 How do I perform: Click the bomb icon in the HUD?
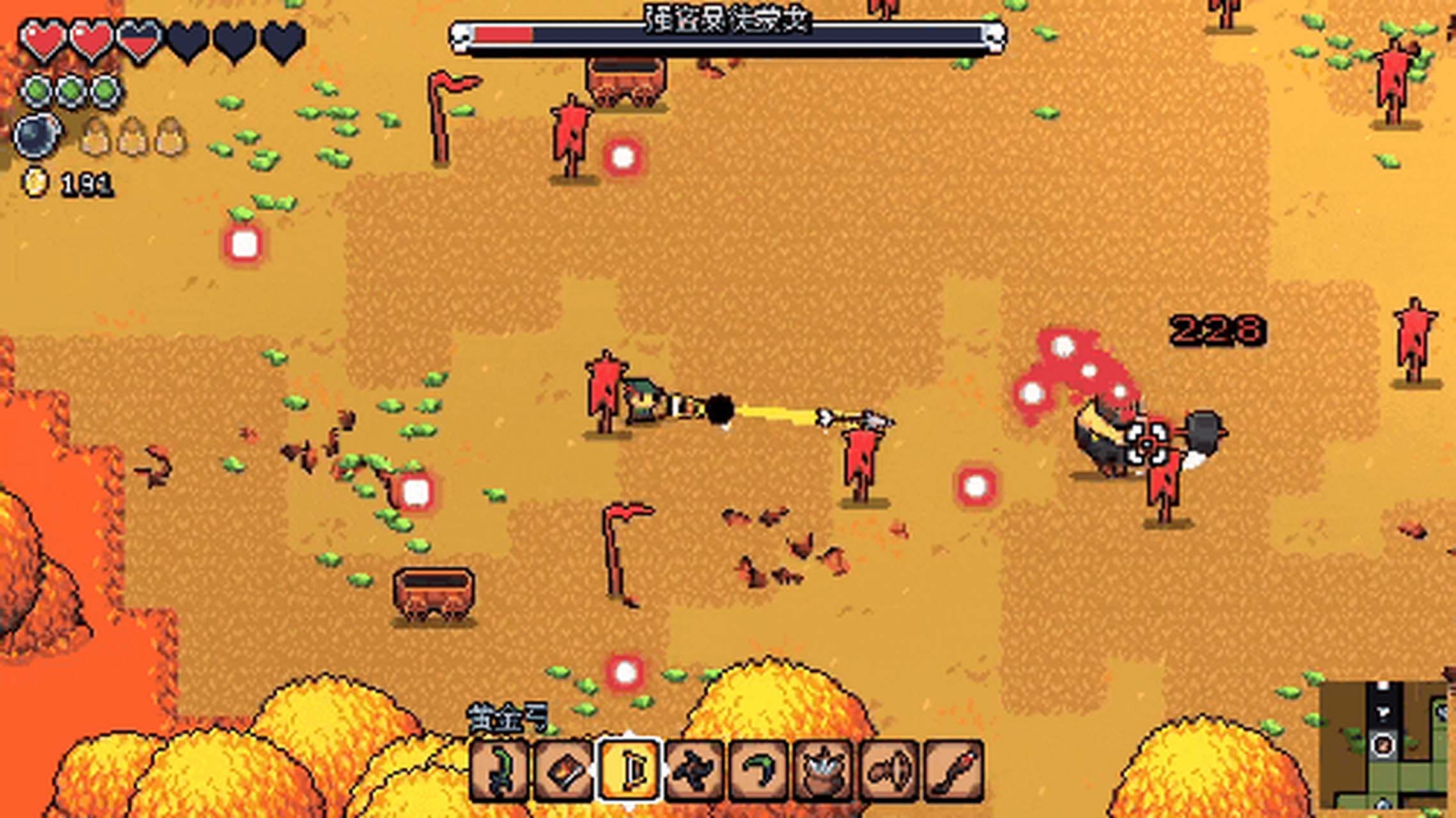(x=37, y=136)
